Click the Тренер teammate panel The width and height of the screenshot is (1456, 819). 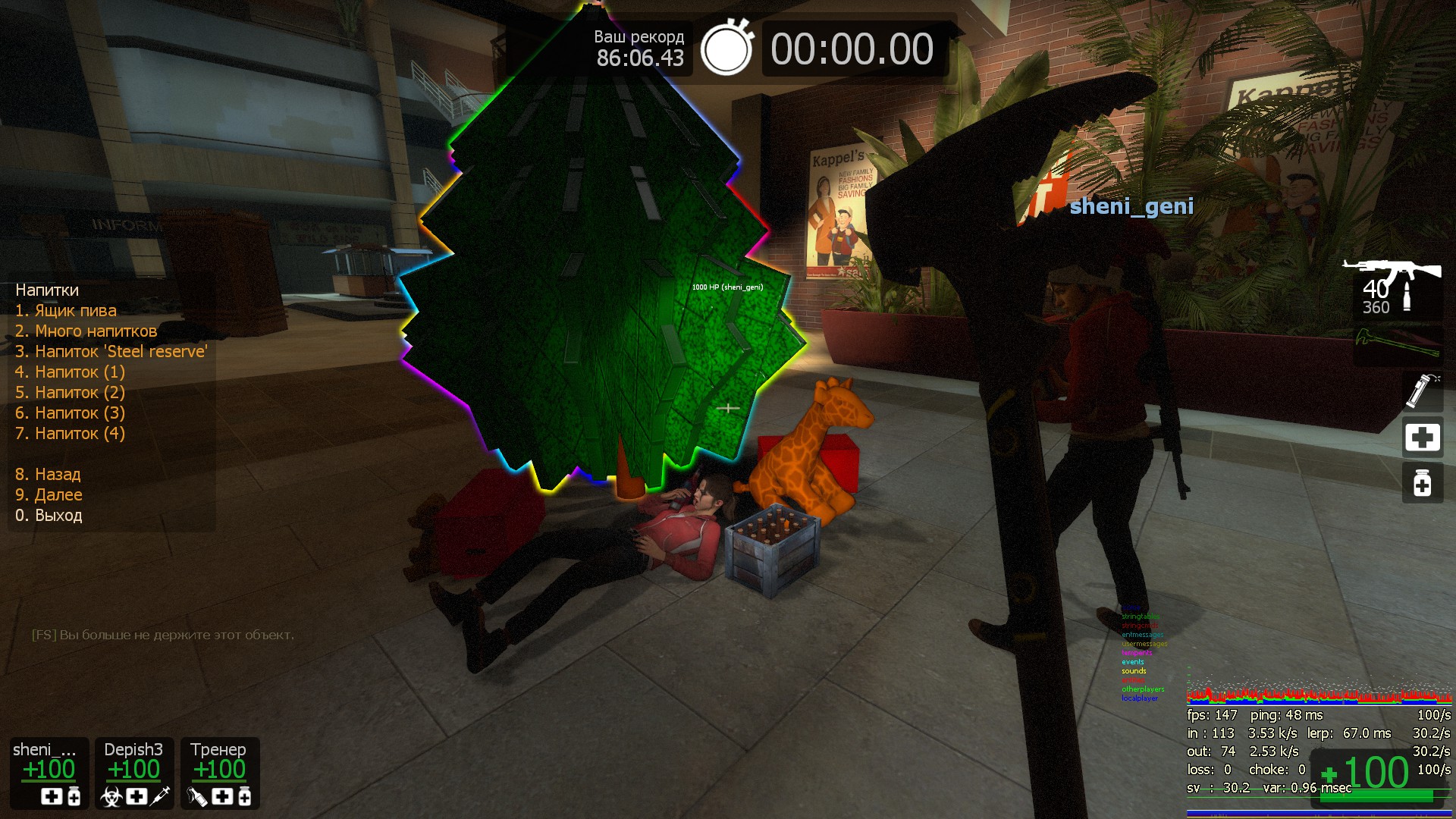220,773
